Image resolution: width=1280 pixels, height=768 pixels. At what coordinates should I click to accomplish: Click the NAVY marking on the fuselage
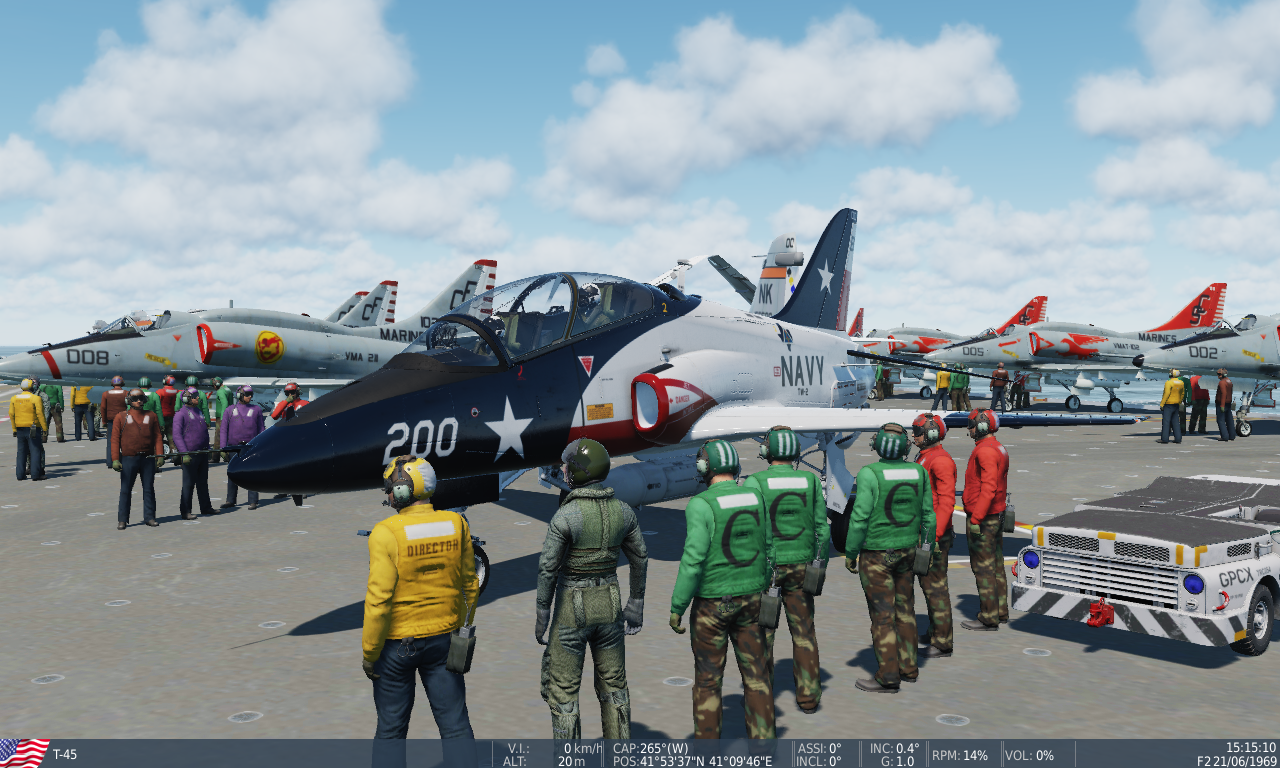coord(801,369)
